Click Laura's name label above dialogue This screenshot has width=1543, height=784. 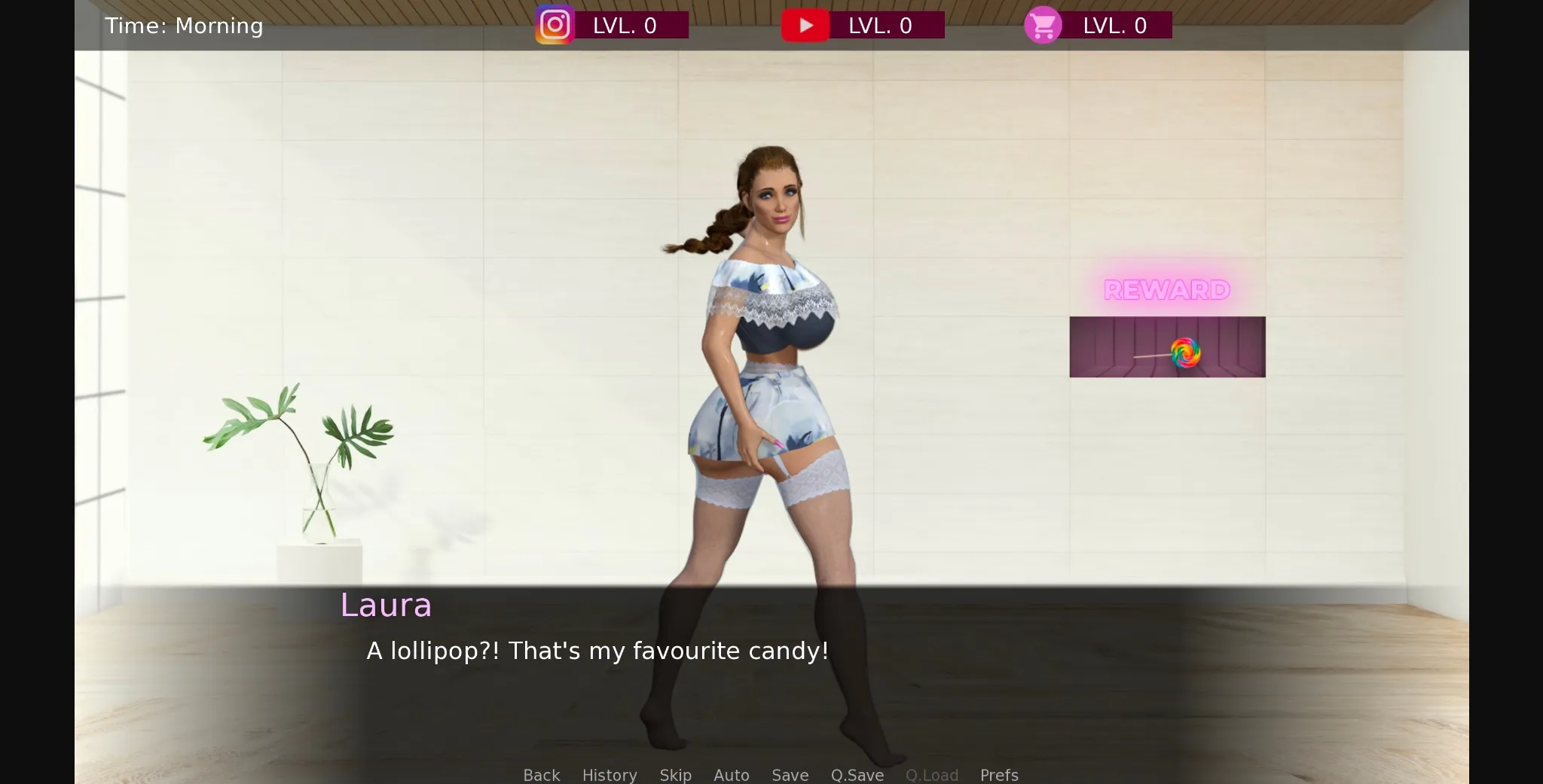(386, 605)
